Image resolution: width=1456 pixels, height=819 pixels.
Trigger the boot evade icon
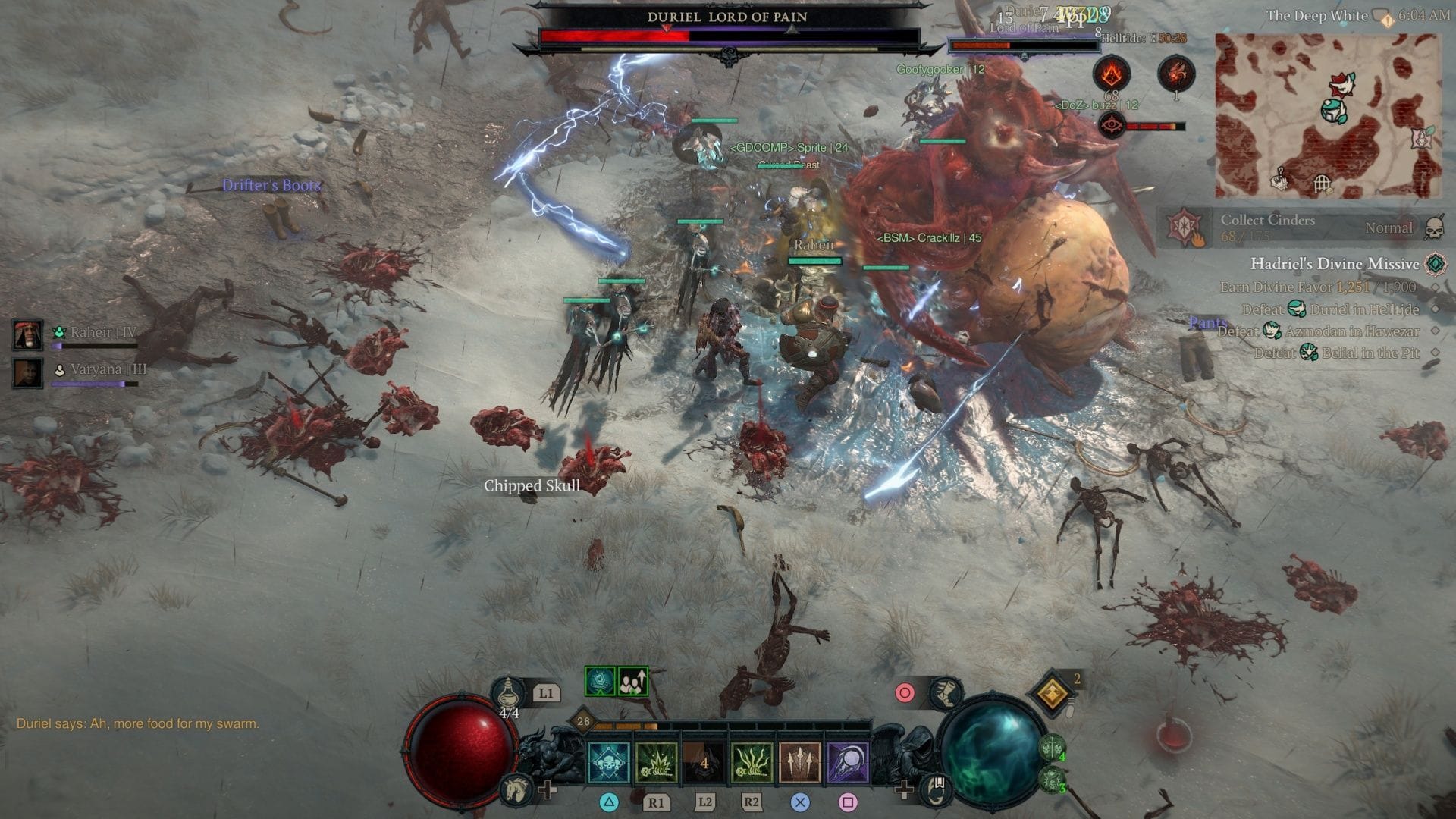tap(945, 692)
